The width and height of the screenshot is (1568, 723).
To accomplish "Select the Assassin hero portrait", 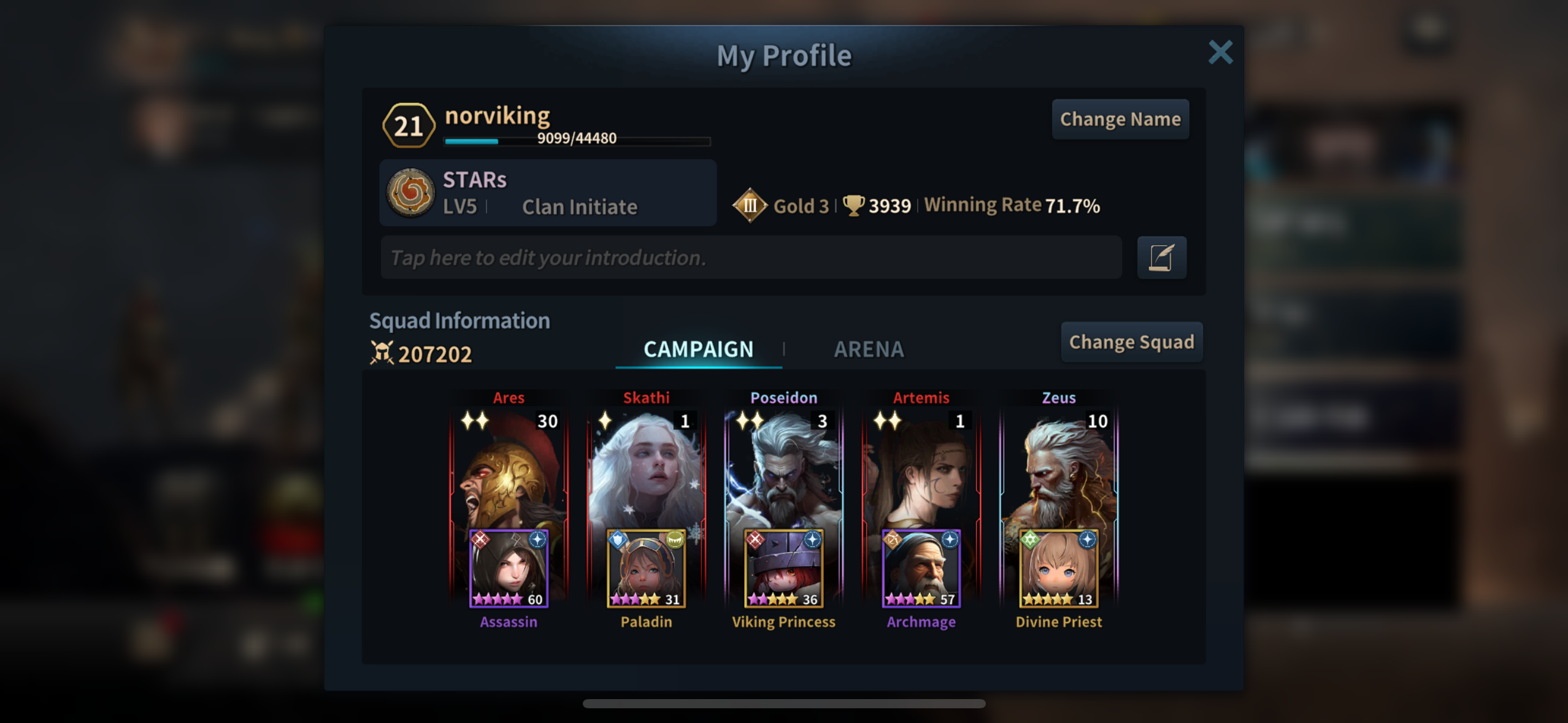I will click(509, 568).
